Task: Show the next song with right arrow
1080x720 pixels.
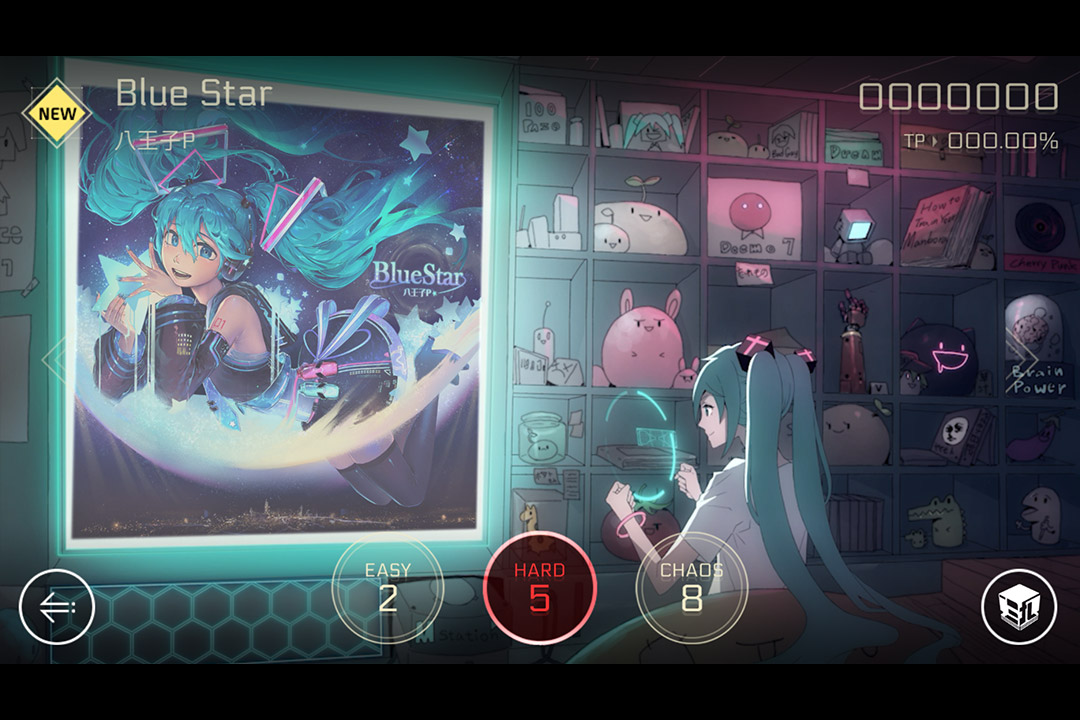Action: [1024, 356]
